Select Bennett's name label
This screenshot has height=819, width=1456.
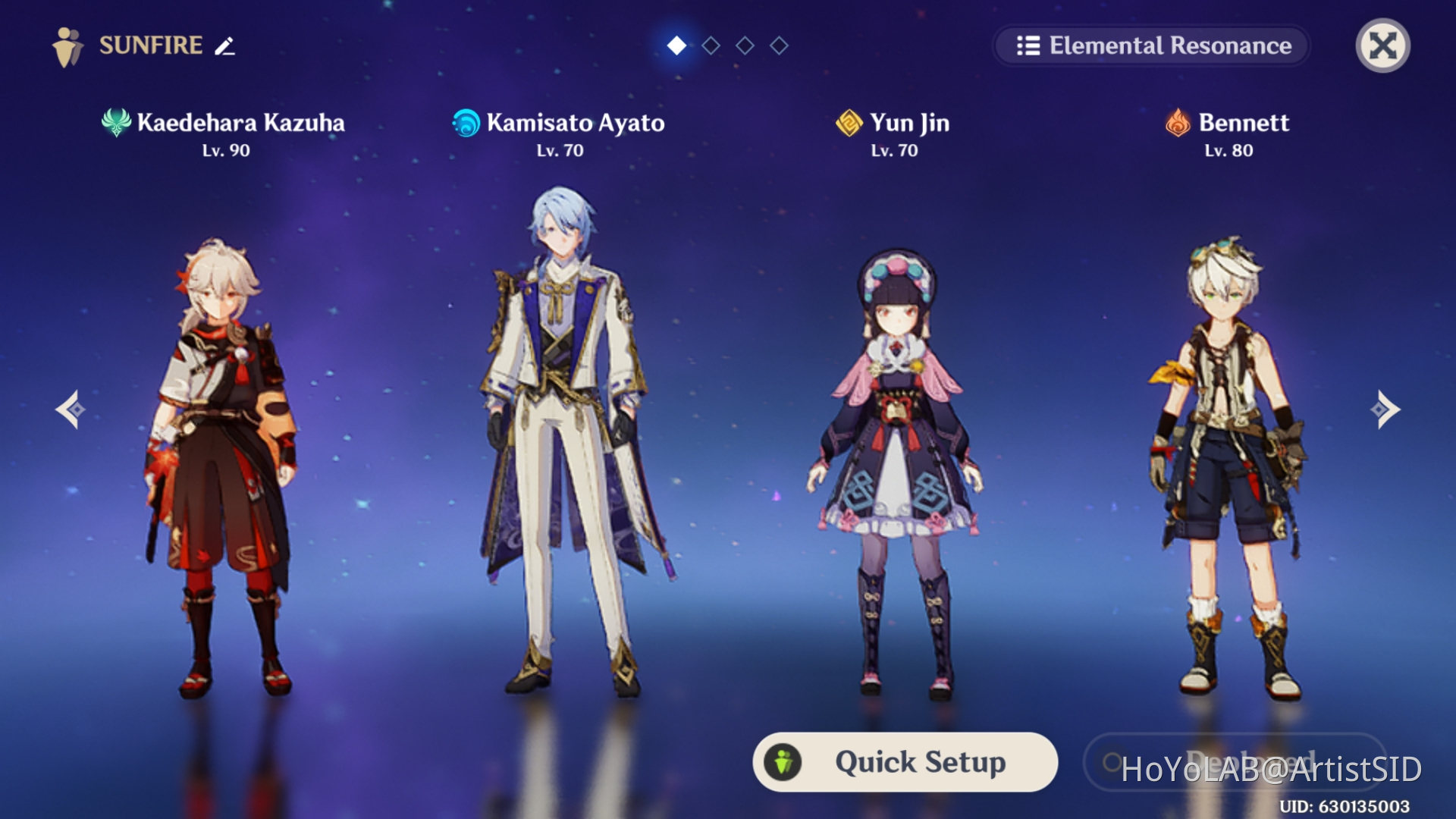pos(1244,123)
